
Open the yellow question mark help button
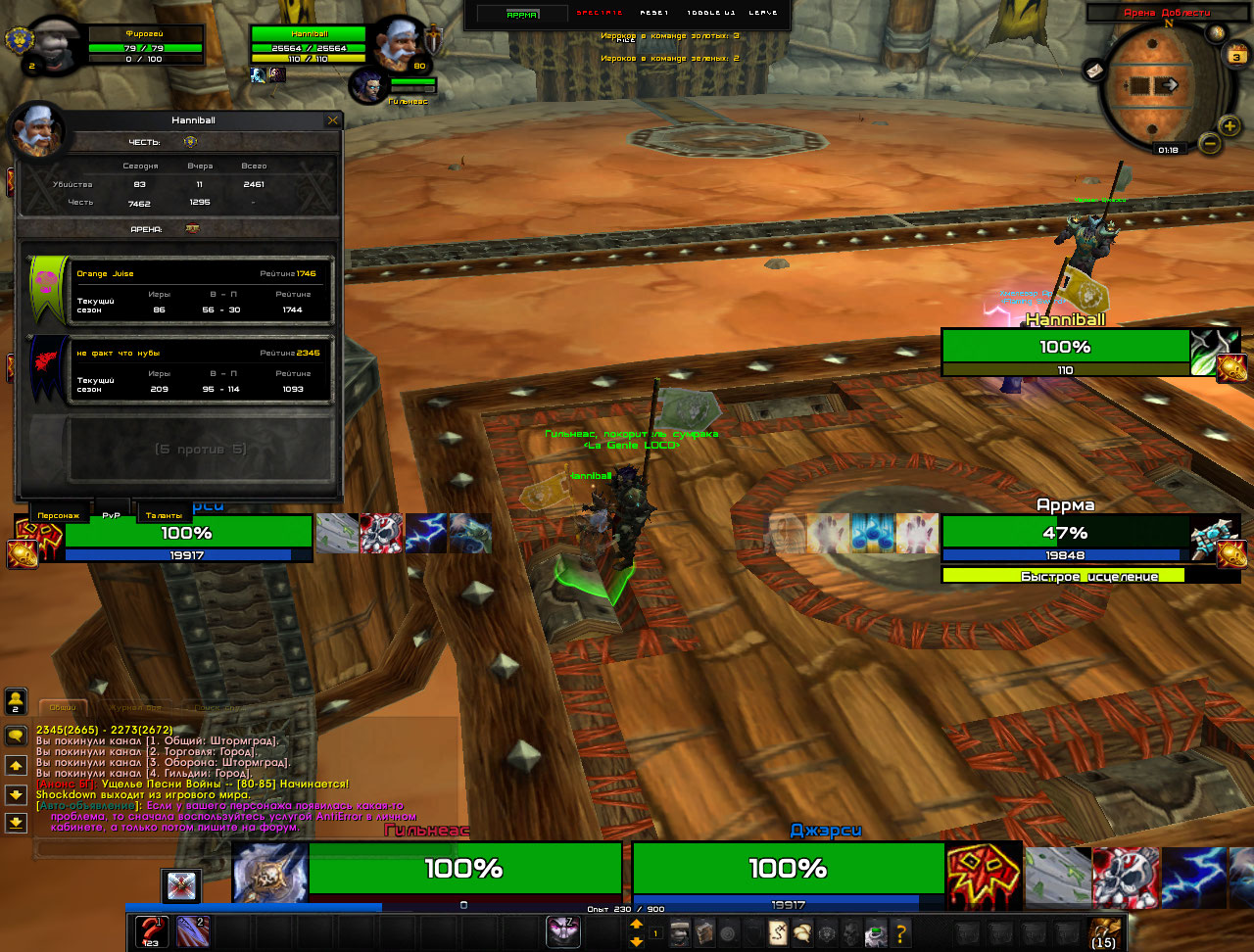coord(900,932)
